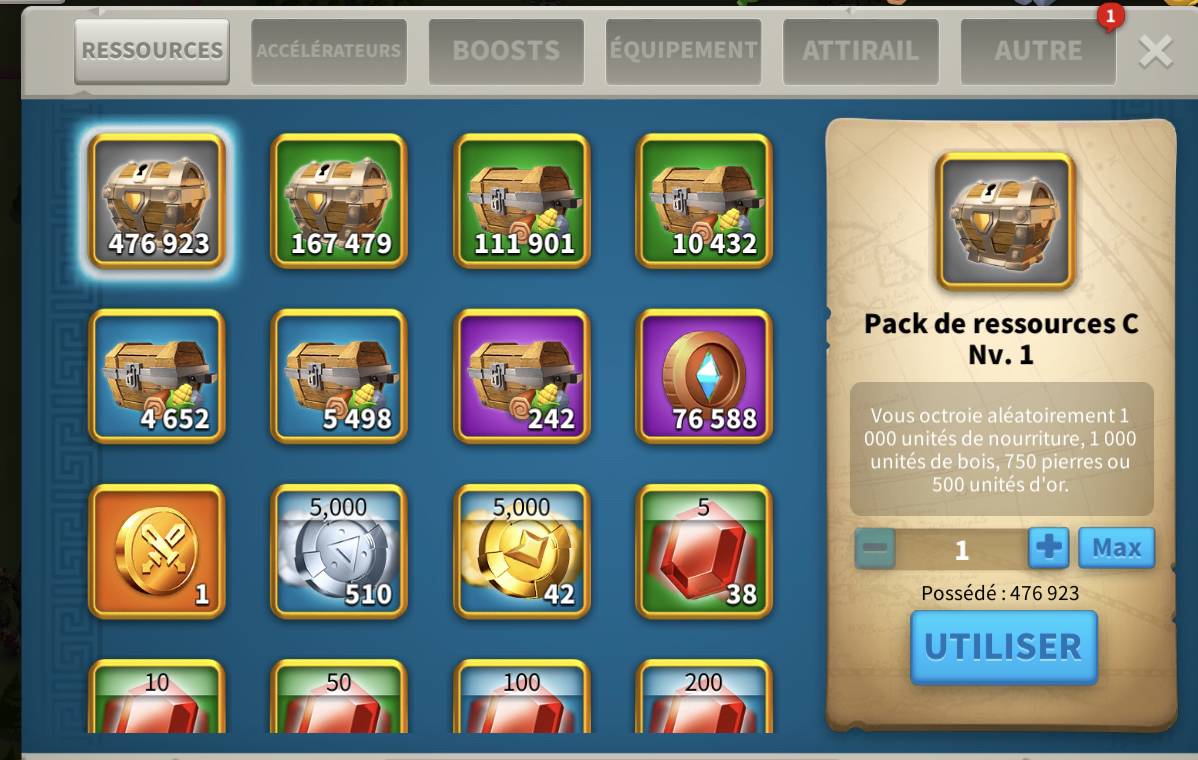The height and width of the screenshot is (760, 1198).
Task: Open the Boosts tab
Action: (506, 51)
